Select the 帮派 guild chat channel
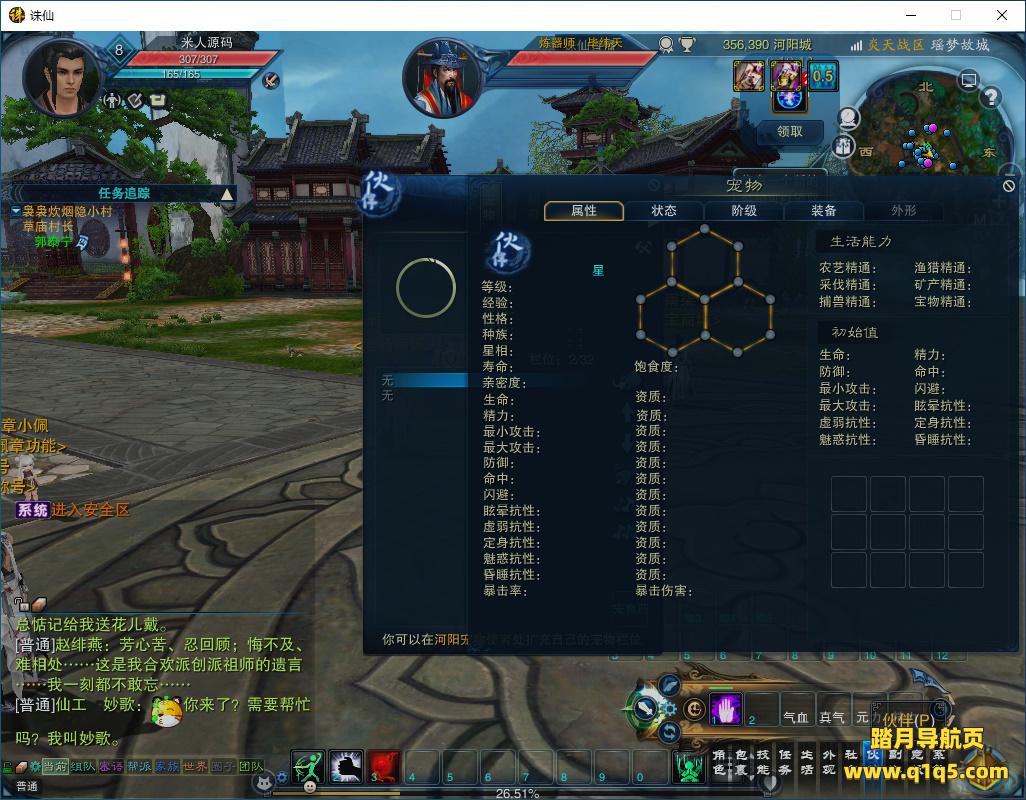Viewport: 1026px width, 800px height. point(139,766)
